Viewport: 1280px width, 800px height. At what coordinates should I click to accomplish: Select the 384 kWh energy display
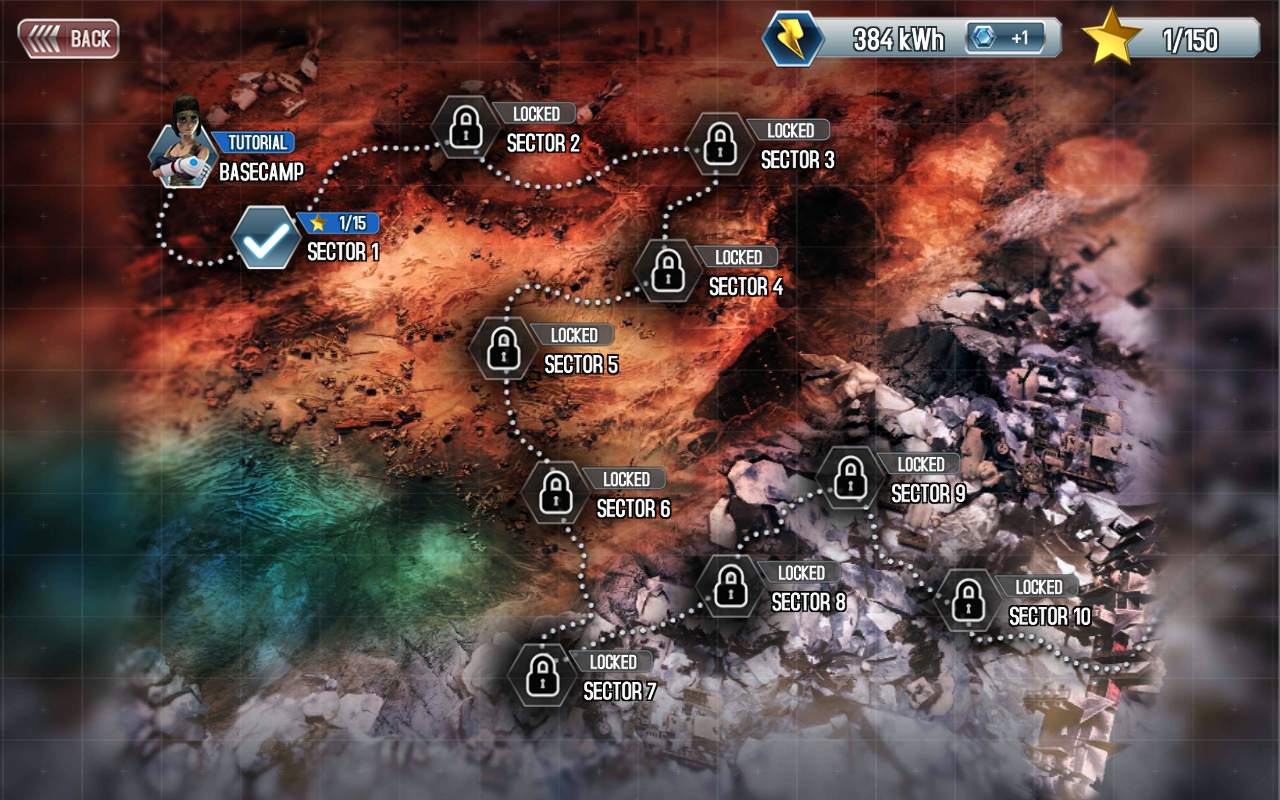click(x=897, y=37)
